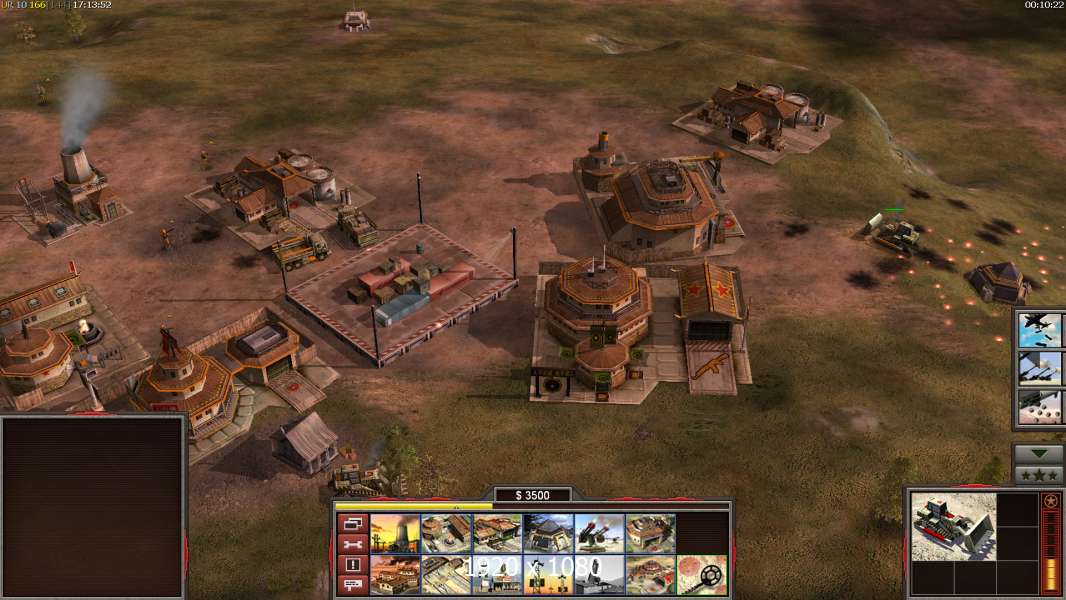
Task: Collapse the powers shortcut with green arrow
Action: click(x=1038, y=454)
